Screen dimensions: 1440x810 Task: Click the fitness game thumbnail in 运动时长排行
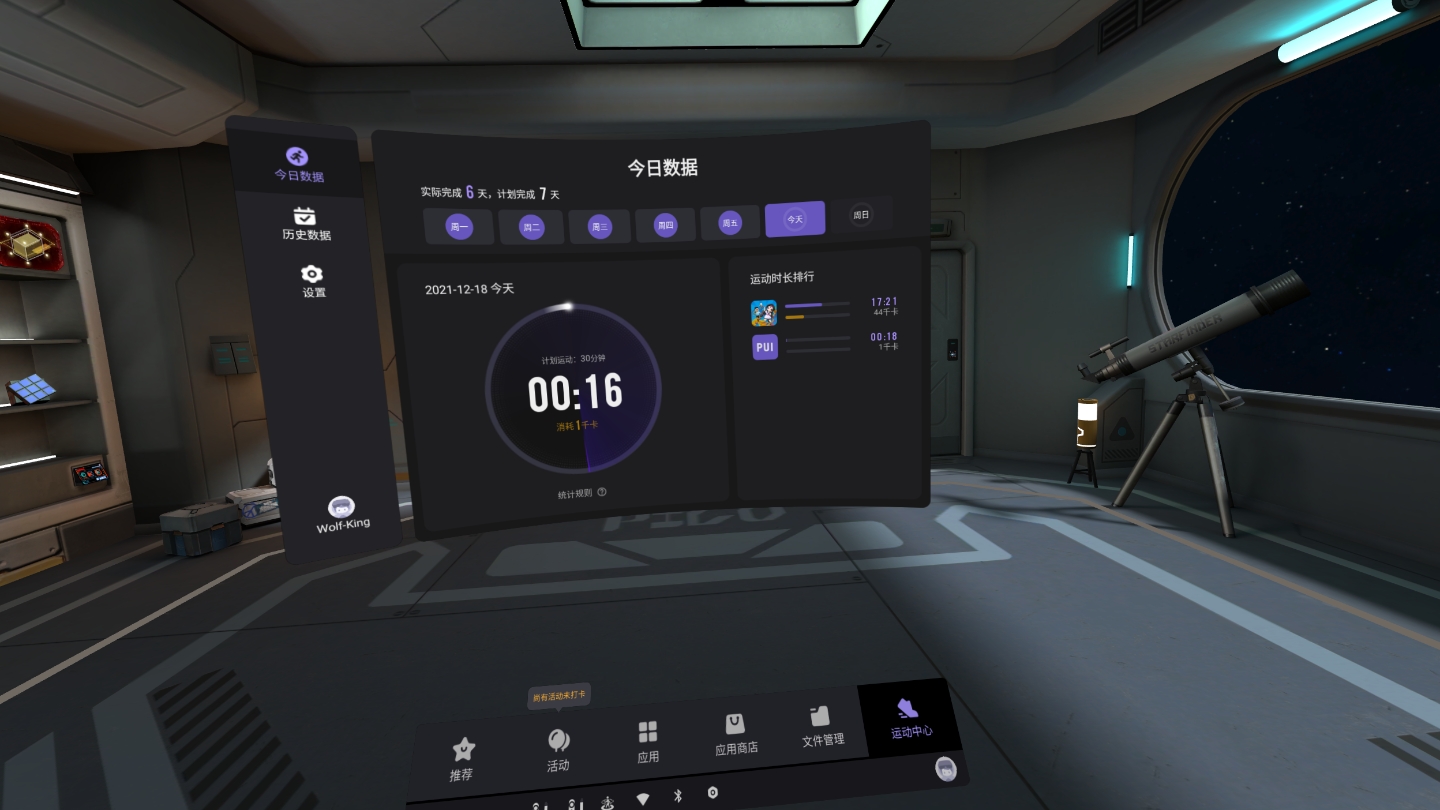[764, 312]
